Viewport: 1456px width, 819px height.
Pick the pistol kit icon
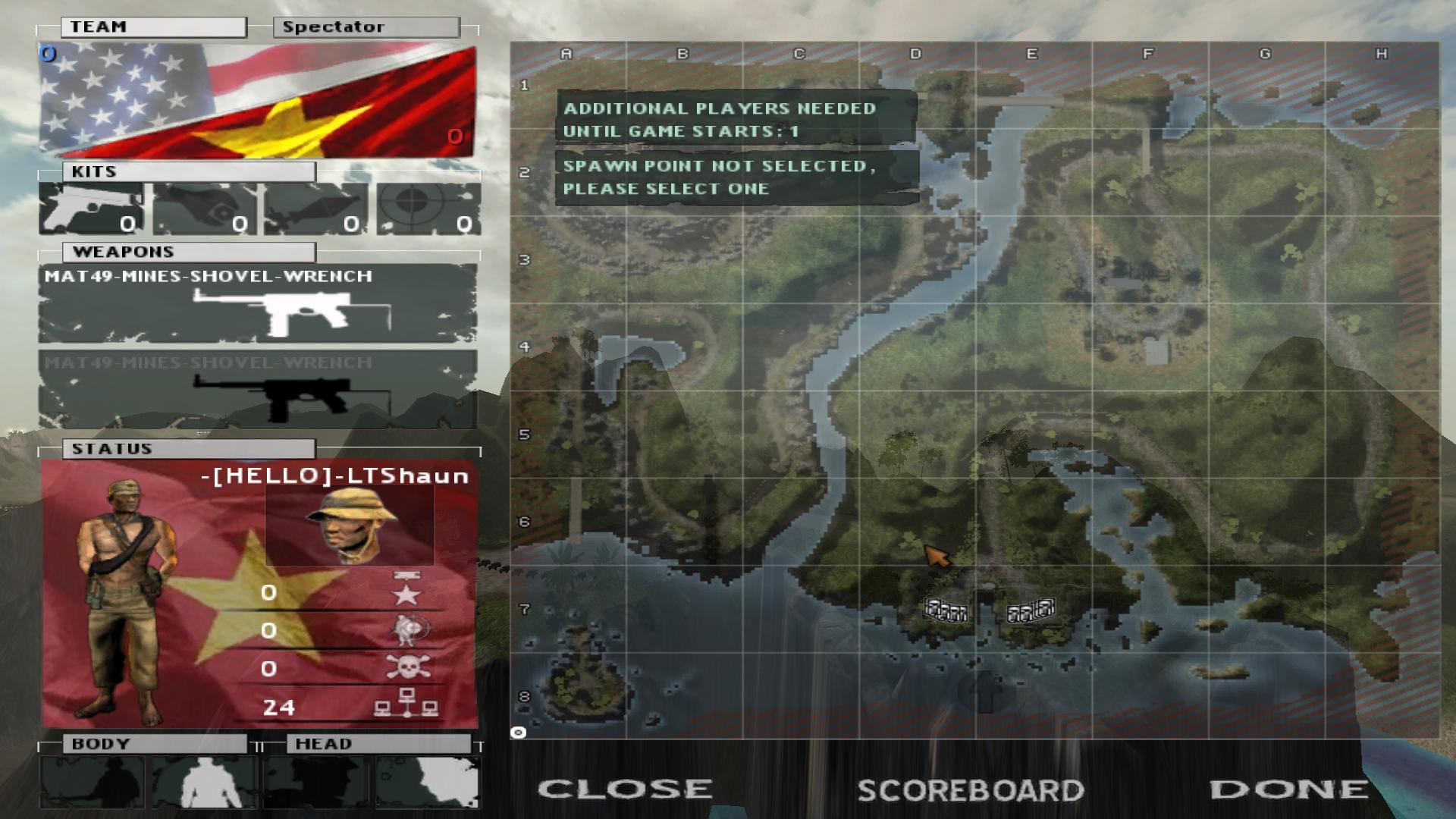pos(91,209)
